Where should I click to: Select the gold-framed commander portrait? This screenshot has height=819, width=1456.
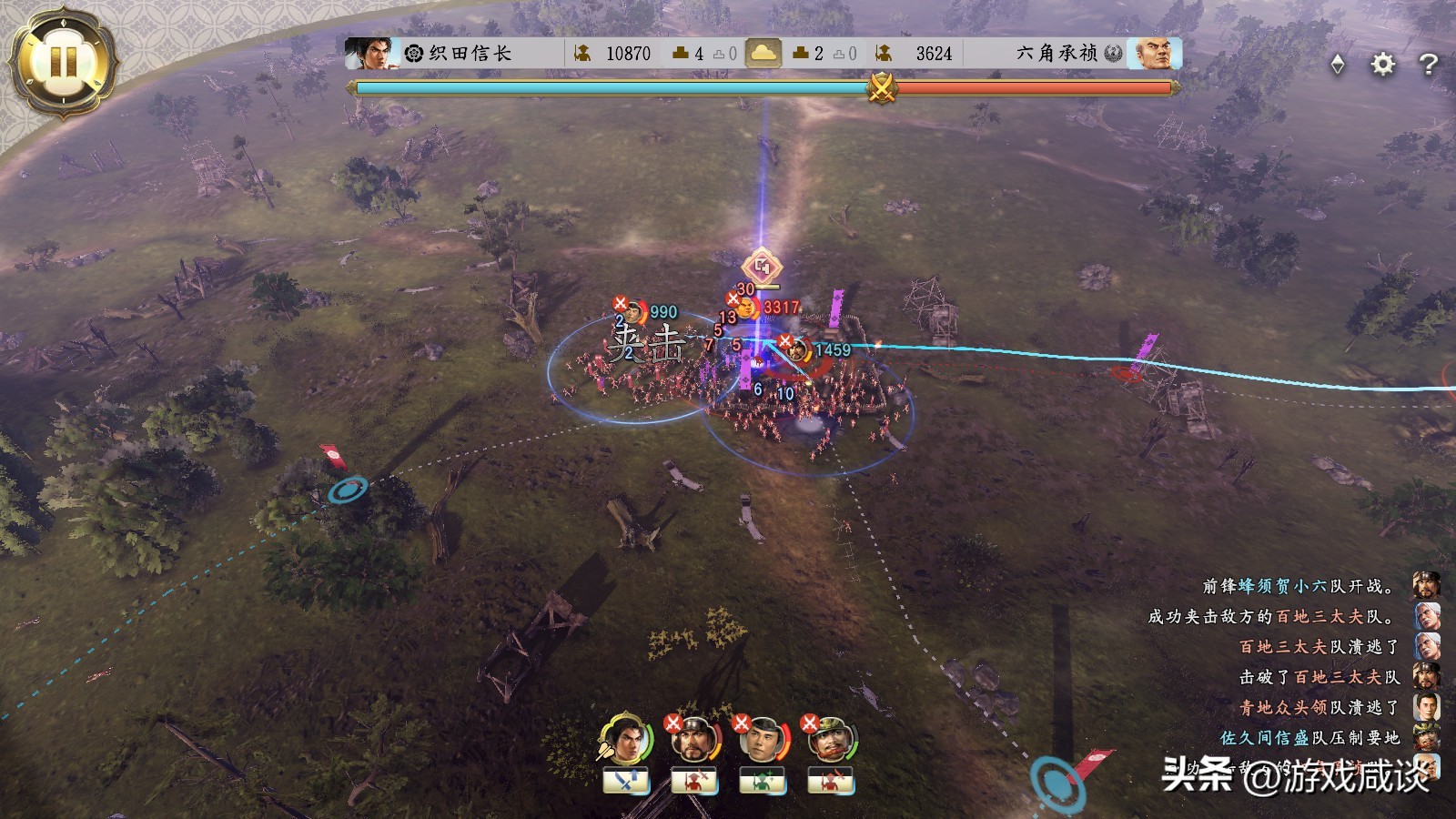626,739
